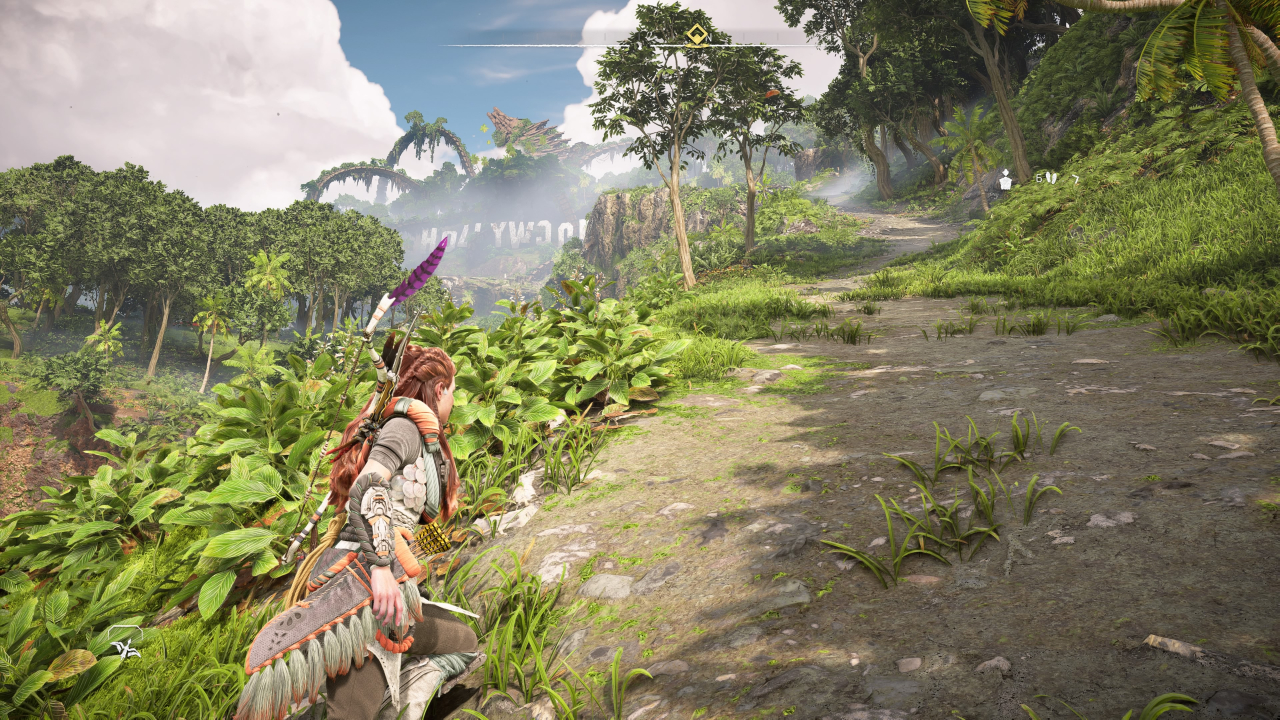
Task: Select the white waypoint marker icon
Action: (x=1005, y=180)
